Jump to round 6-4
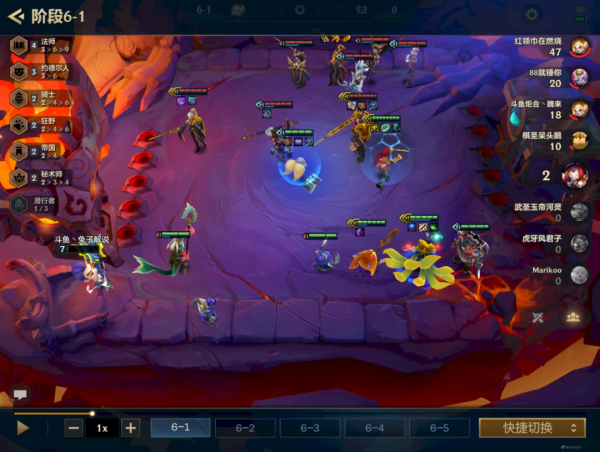600x452 pixels. tap(375, 427)
